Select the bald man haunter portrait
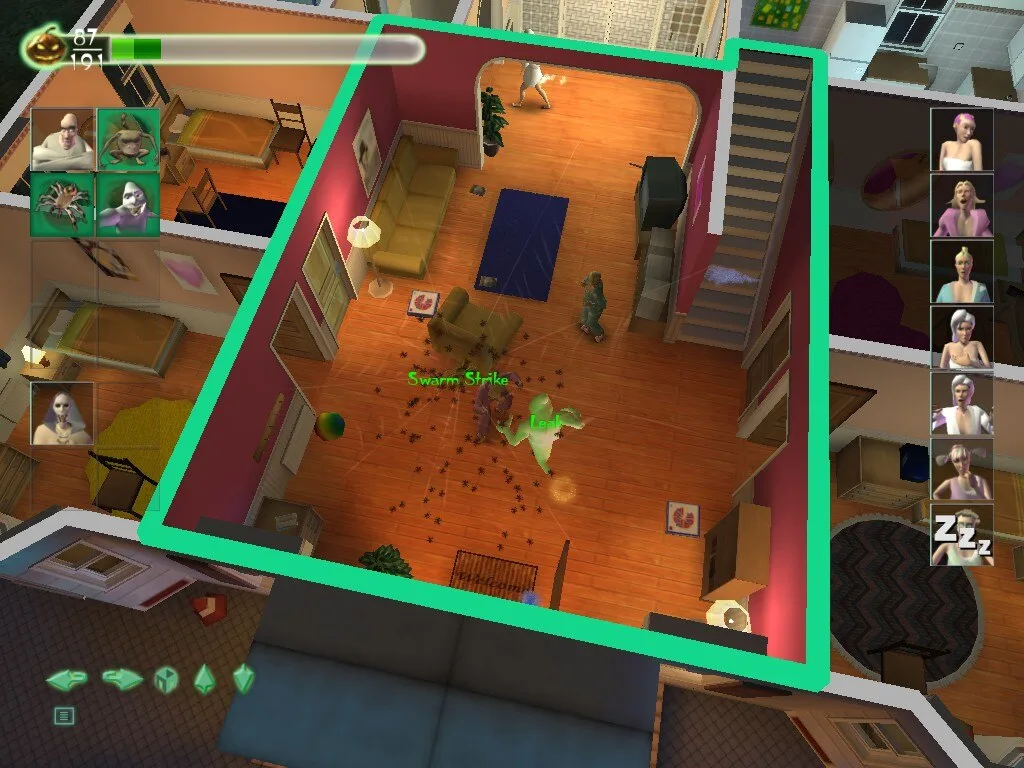Image resolution: width=1024 pixels, height=768 pixels. pos(63,140)
